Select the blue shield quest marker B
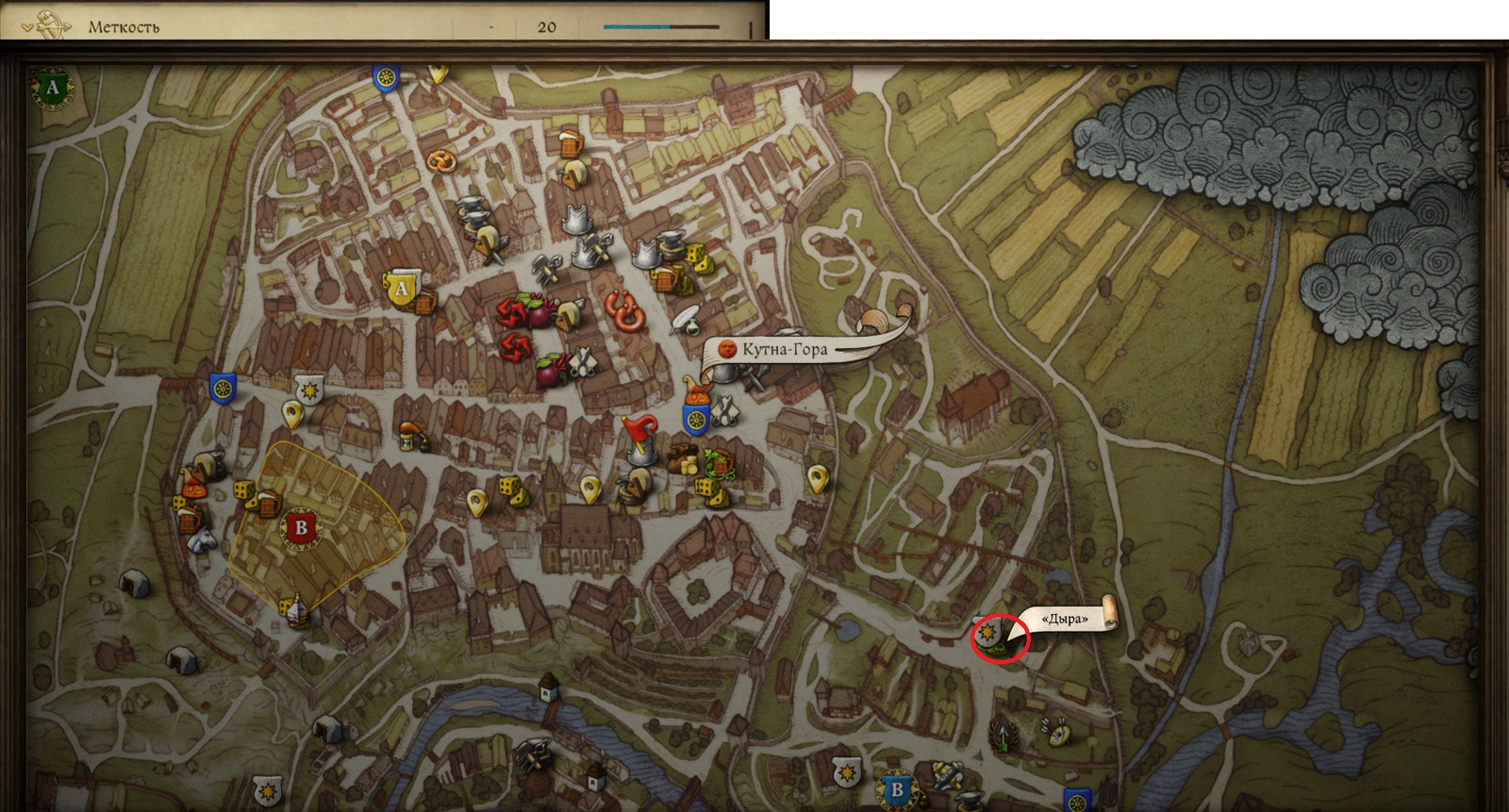This screenshot has height=812, width=1509. (896, 790)
